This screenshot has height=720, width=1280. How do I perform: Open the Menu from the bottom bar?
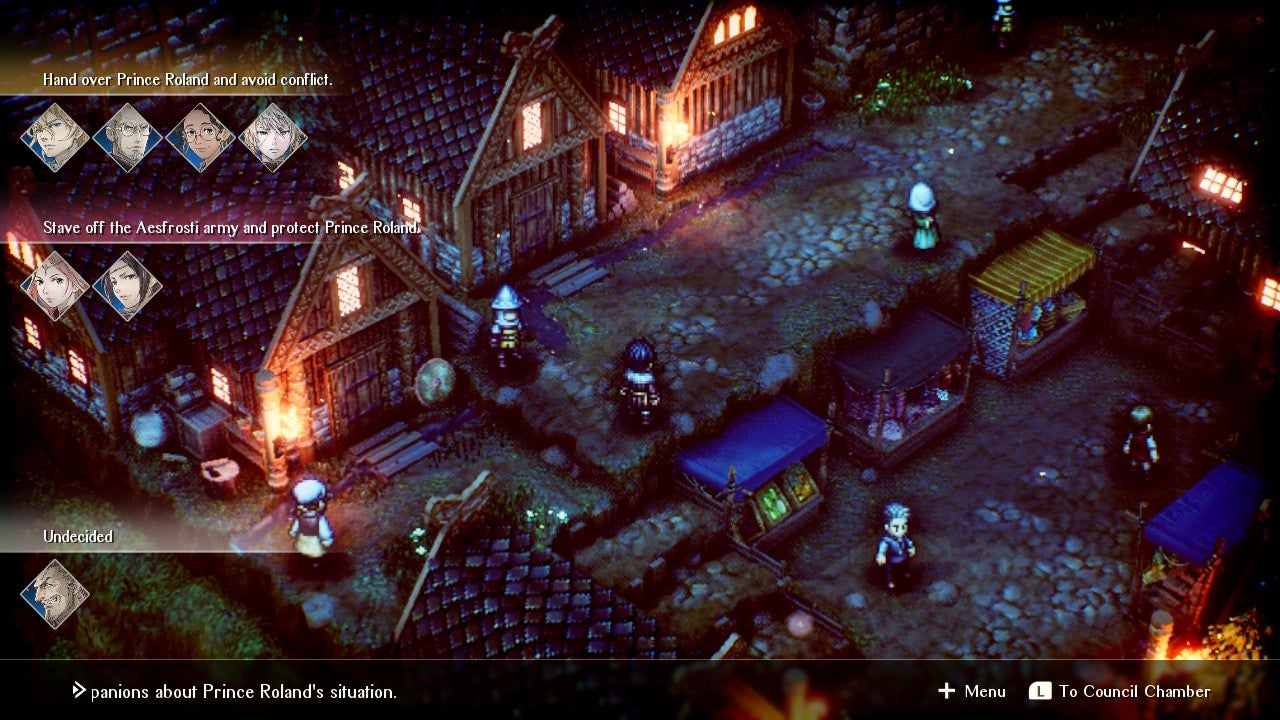click(984, 691)
